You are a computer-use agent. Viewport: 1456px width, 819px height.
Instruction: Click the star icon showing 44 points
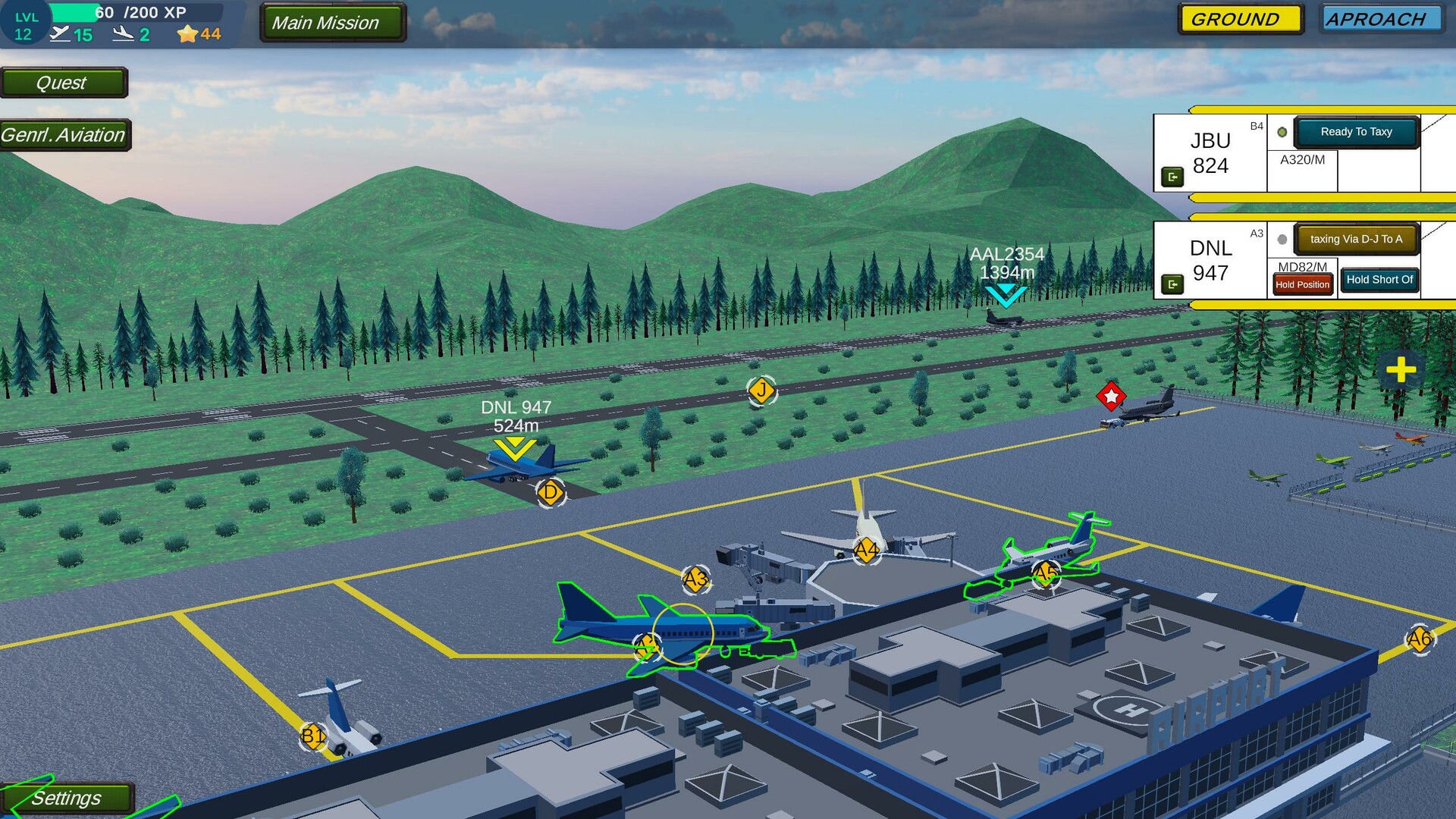[x=186, y=33]
